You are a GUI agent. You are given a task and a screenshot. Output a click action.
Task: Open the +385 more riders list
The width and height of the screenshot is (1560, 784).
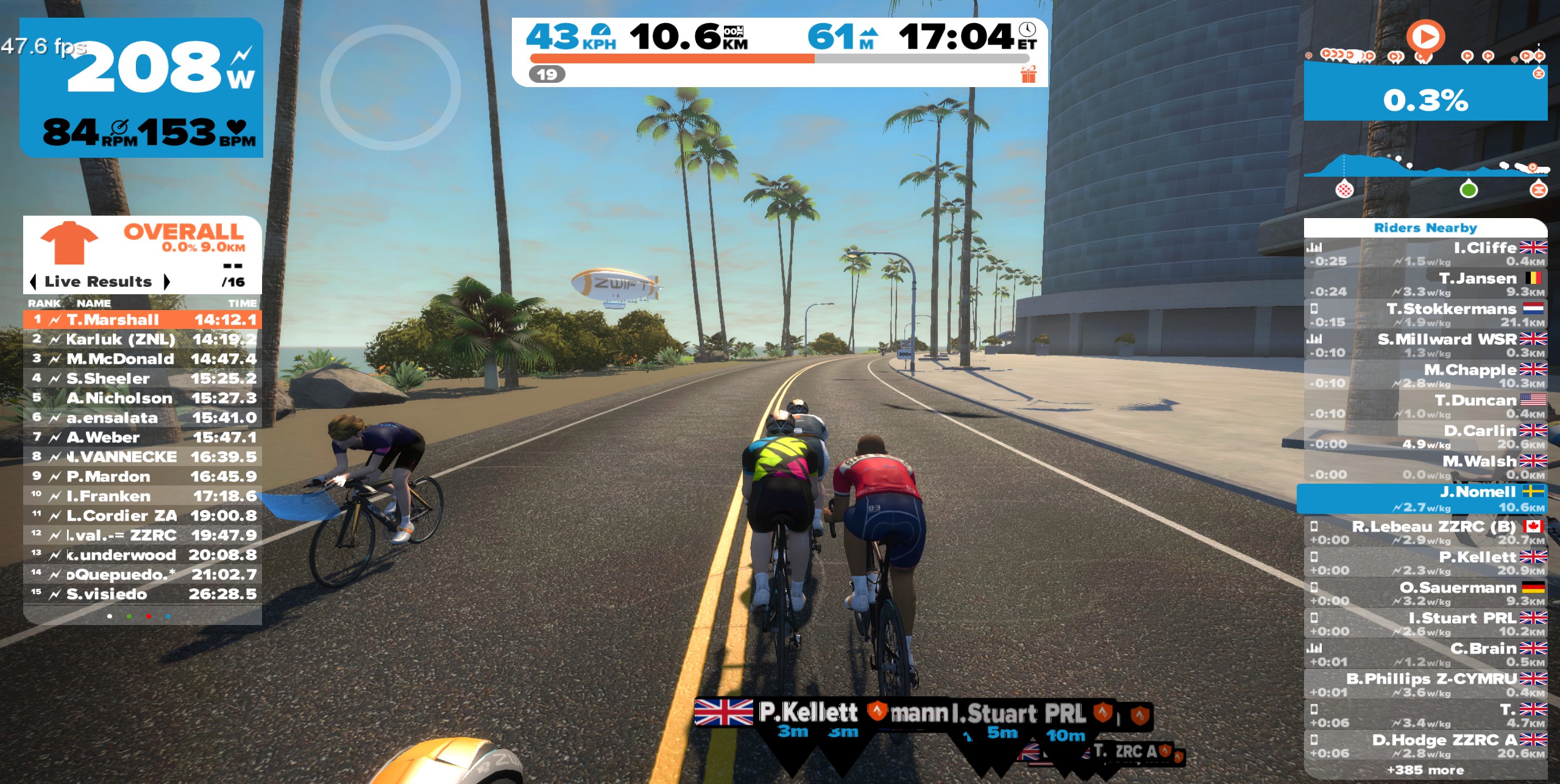[1425, 771]
